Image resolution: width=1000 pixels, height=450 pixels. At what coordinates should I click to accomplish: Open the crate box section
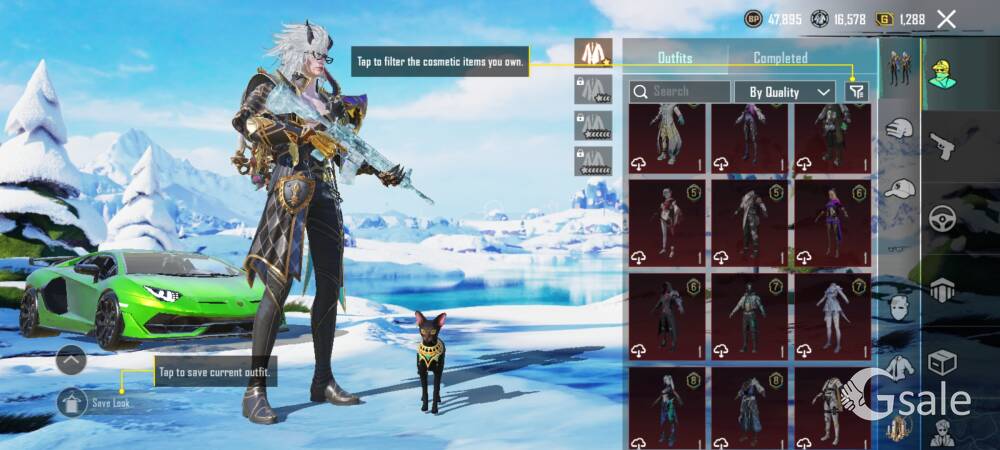click(942, 362)
